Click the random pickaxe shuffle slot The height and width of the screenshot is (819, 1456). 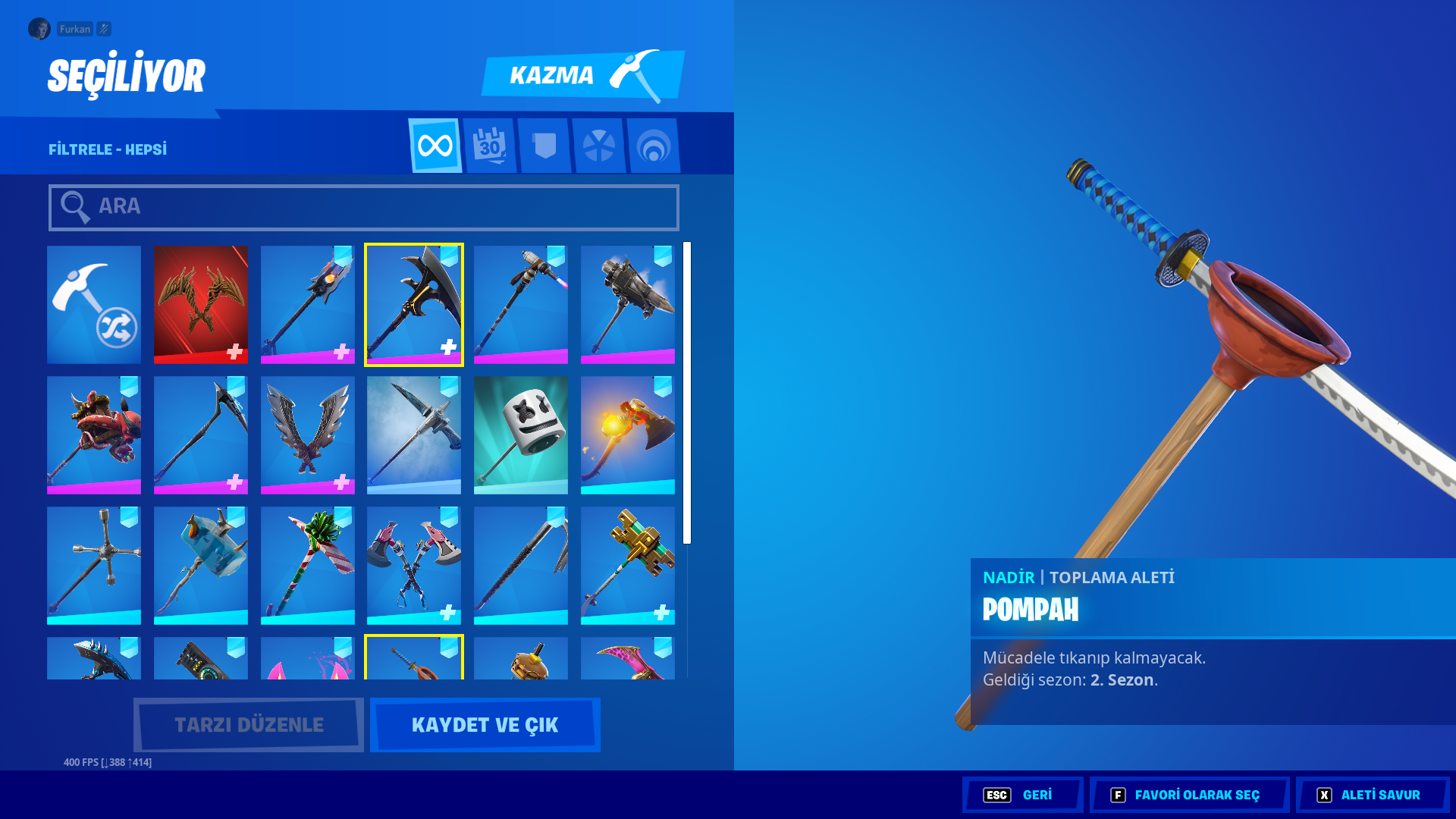93,304
